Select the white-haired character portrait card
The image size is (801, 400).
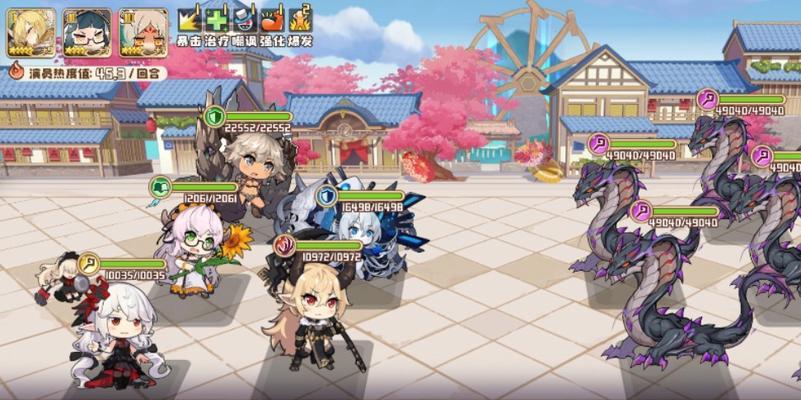click(x=143, y=32)
